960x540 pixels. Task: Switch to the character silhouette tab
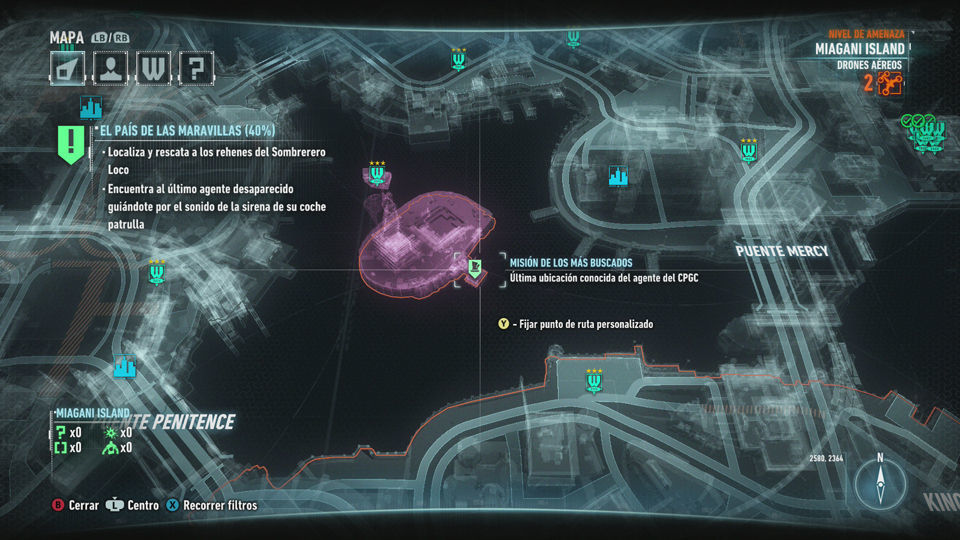pos(111,68)
